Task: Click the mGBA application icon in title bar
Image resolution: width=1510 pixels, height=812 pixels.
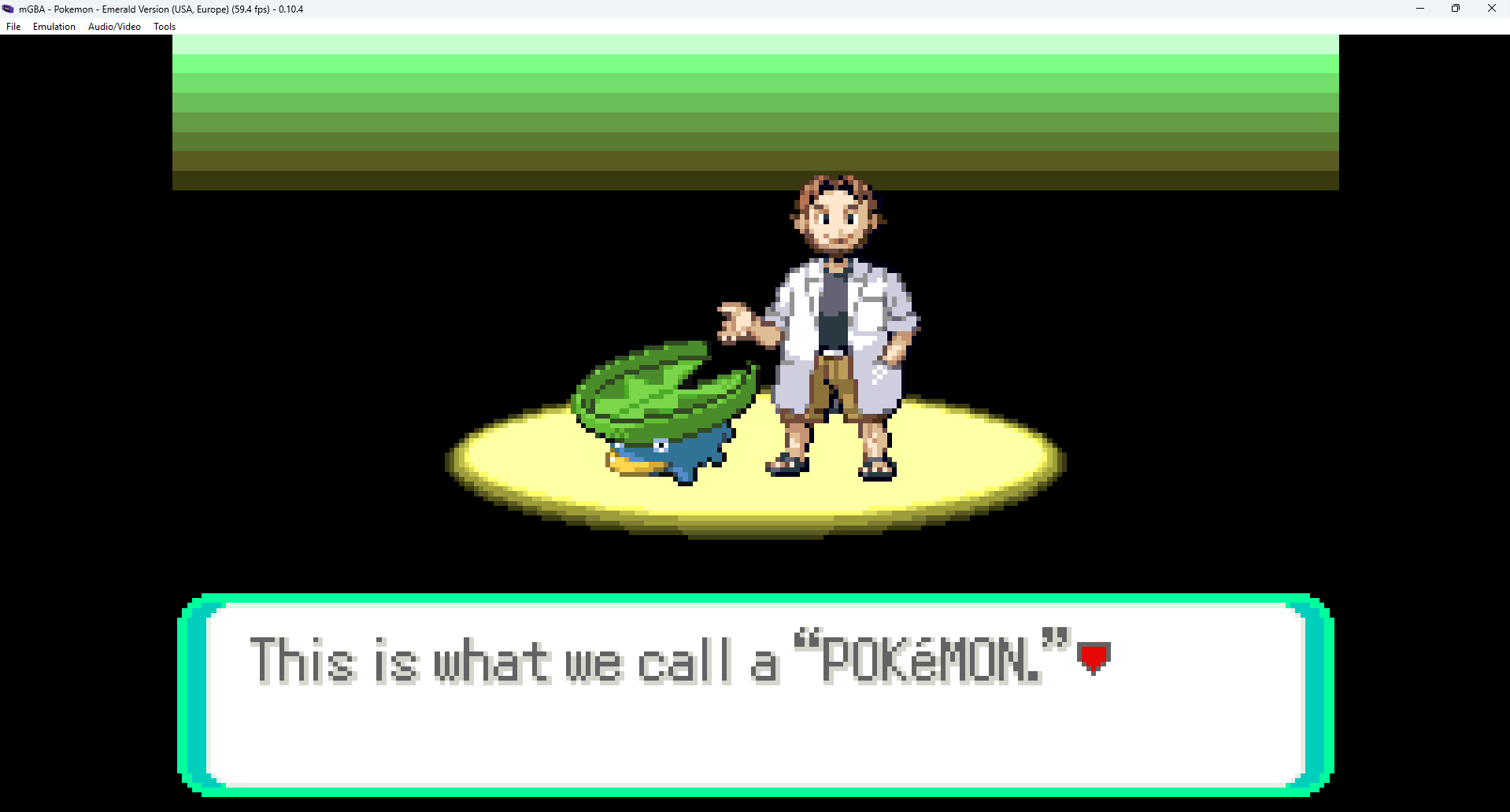Action: (x=7, y=9)
